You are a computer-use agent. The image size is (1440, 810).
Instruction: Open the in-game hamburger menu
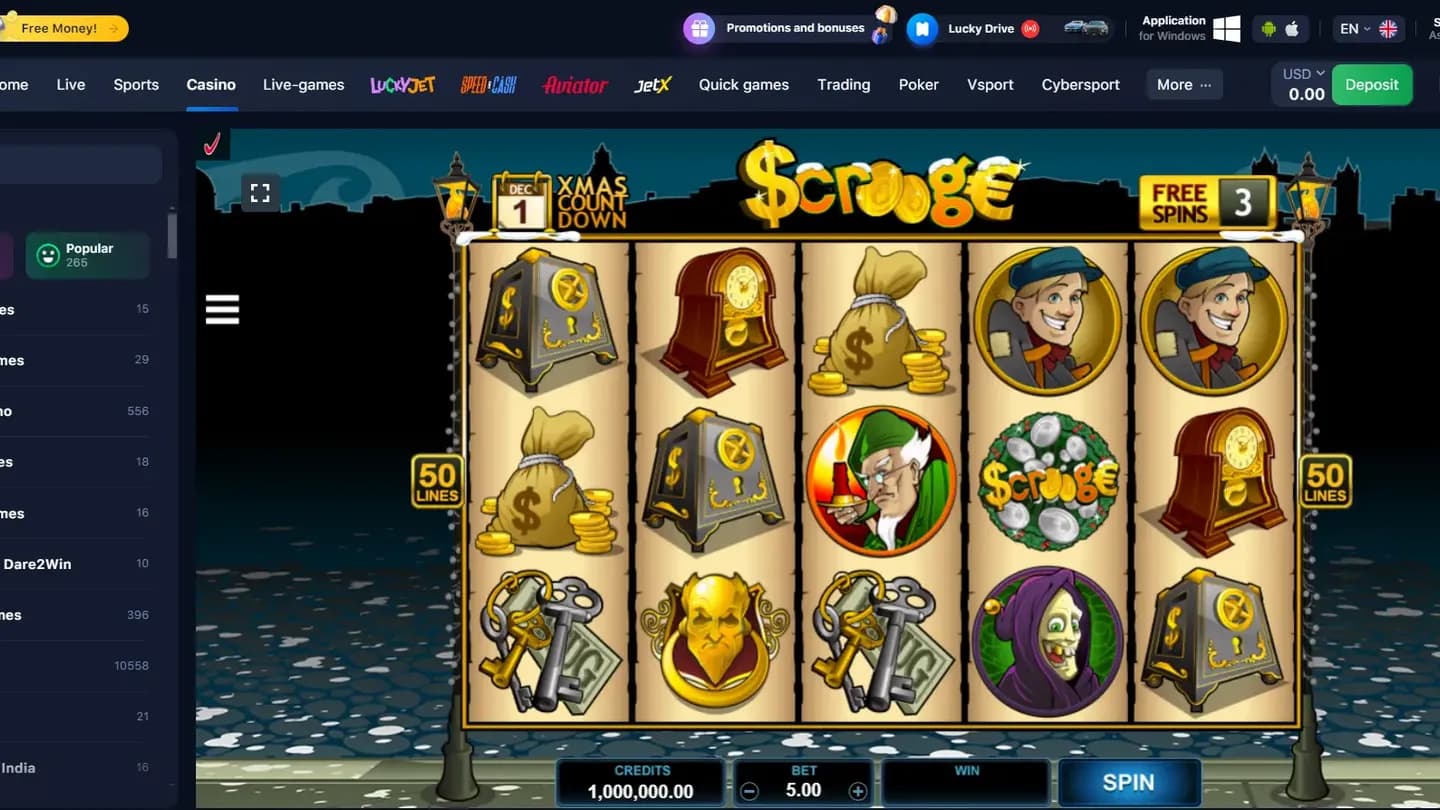222,309
